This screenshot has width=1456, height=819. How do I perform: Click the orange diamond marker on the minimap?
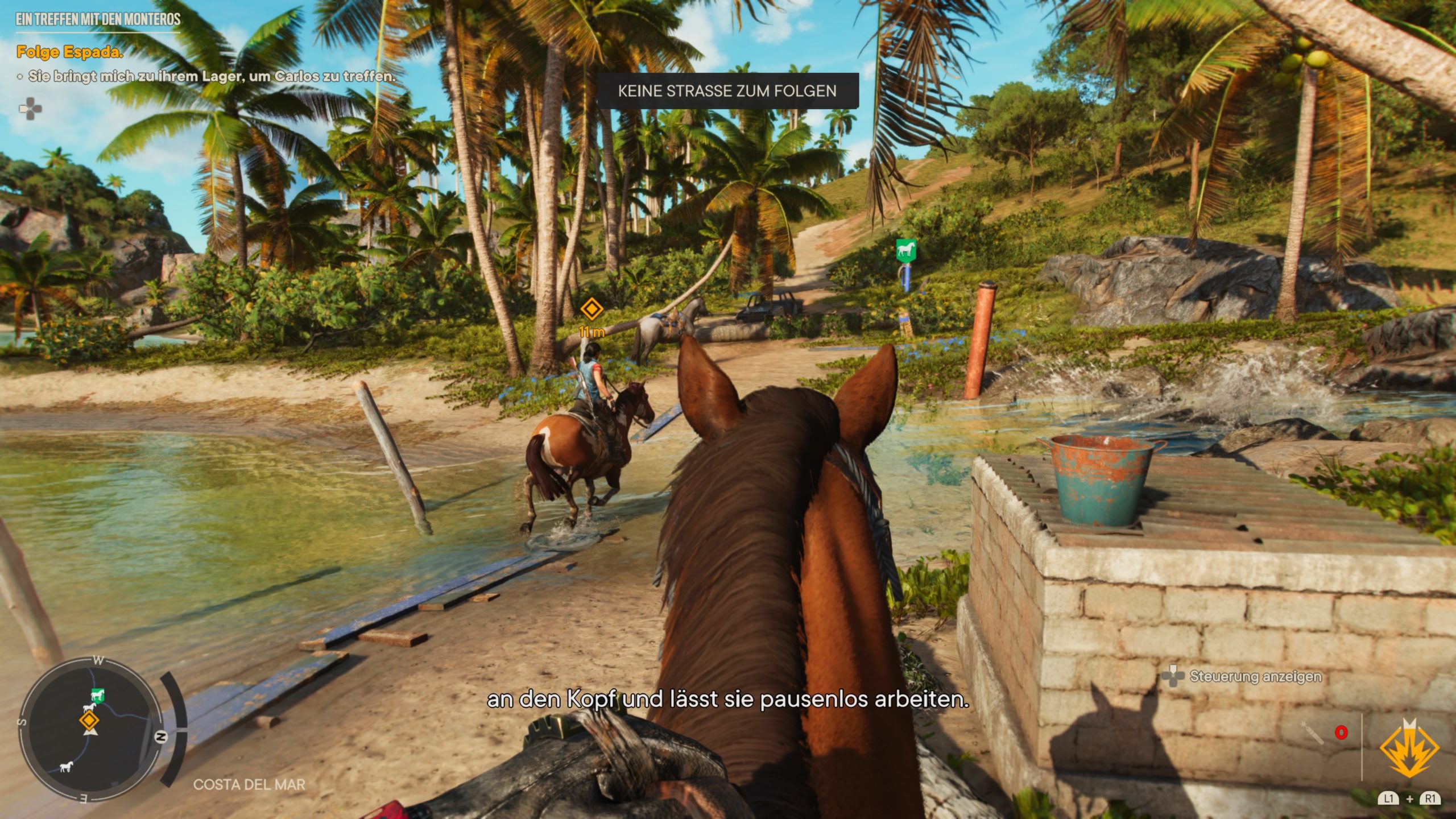(x=89, y=721)
